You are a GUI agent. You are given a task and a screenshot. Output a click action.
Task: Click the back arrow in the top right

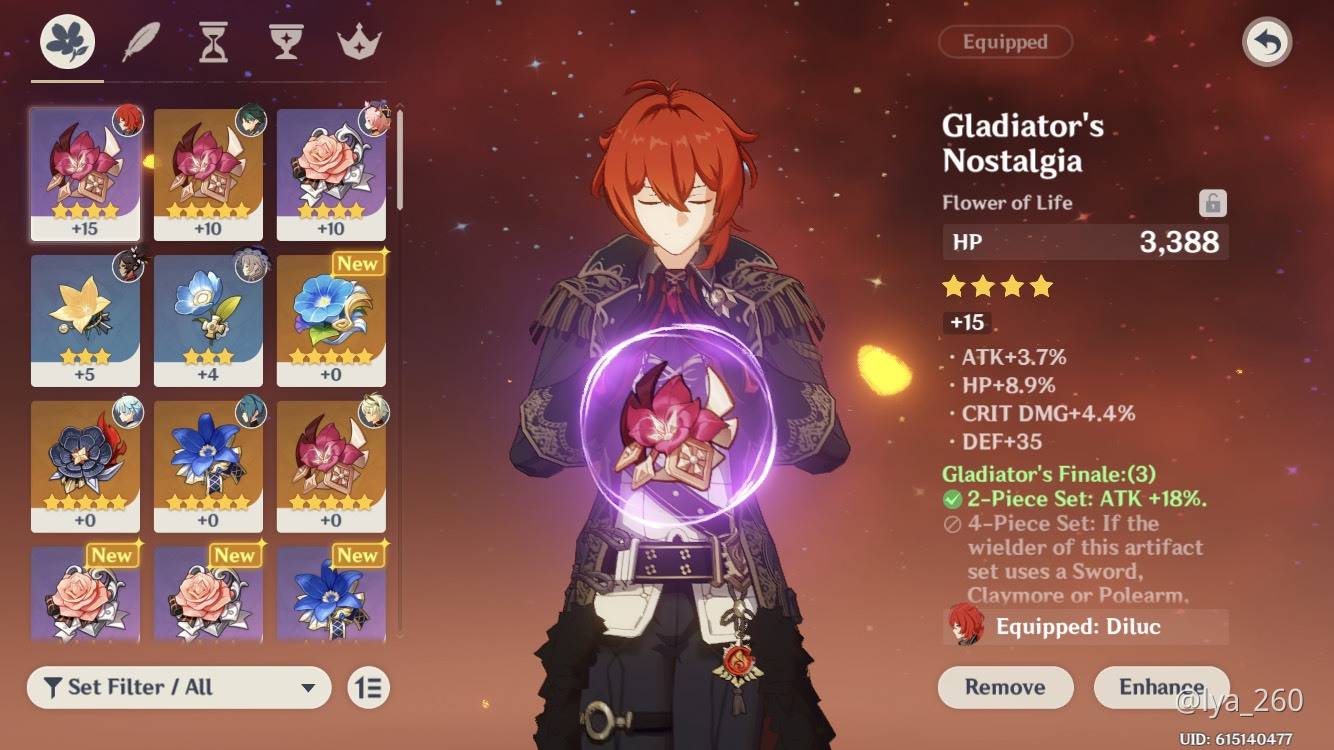(x=1265, y=44)
